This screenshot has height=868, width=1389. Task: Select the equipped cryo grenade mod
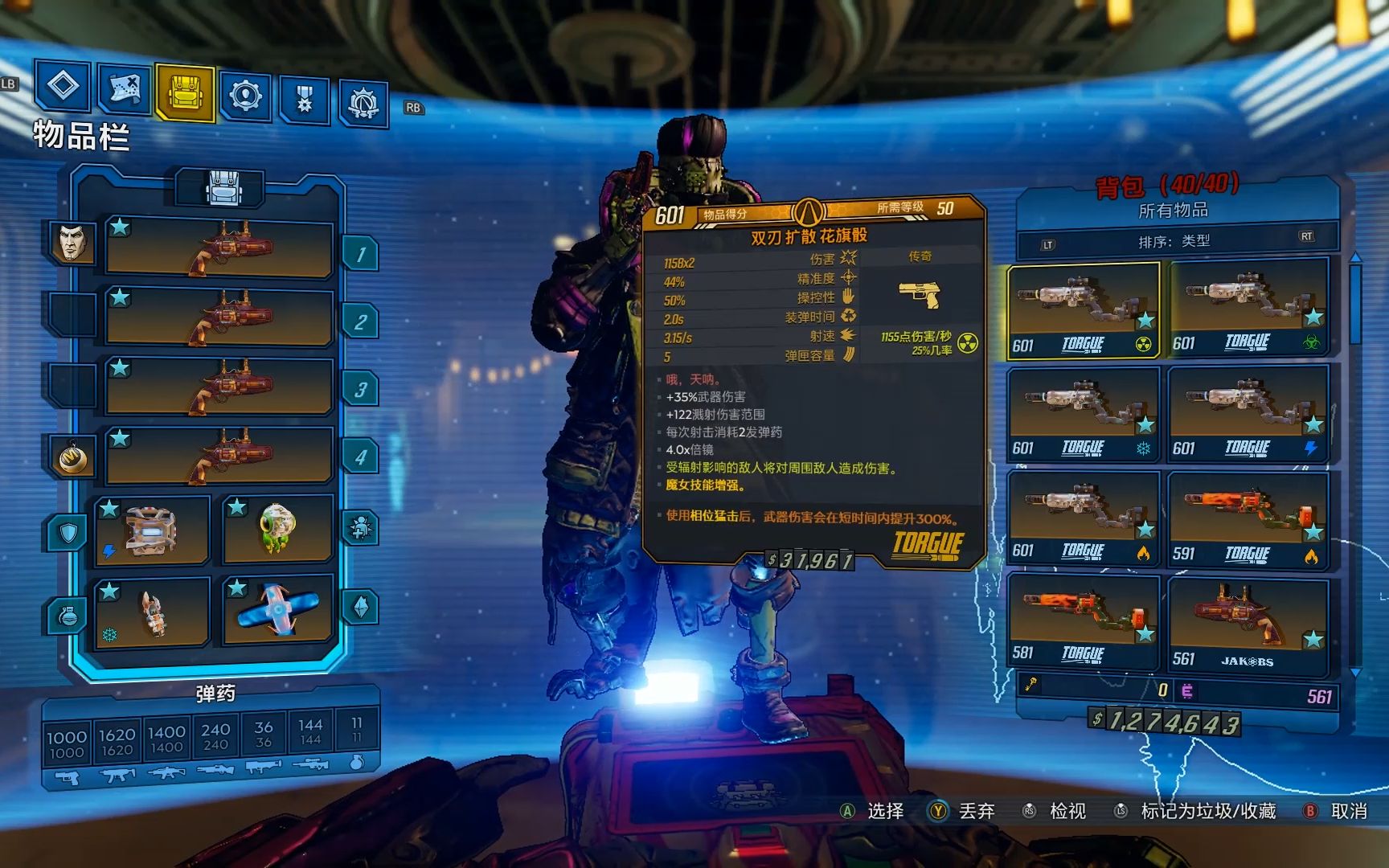(x=152, y=611)
